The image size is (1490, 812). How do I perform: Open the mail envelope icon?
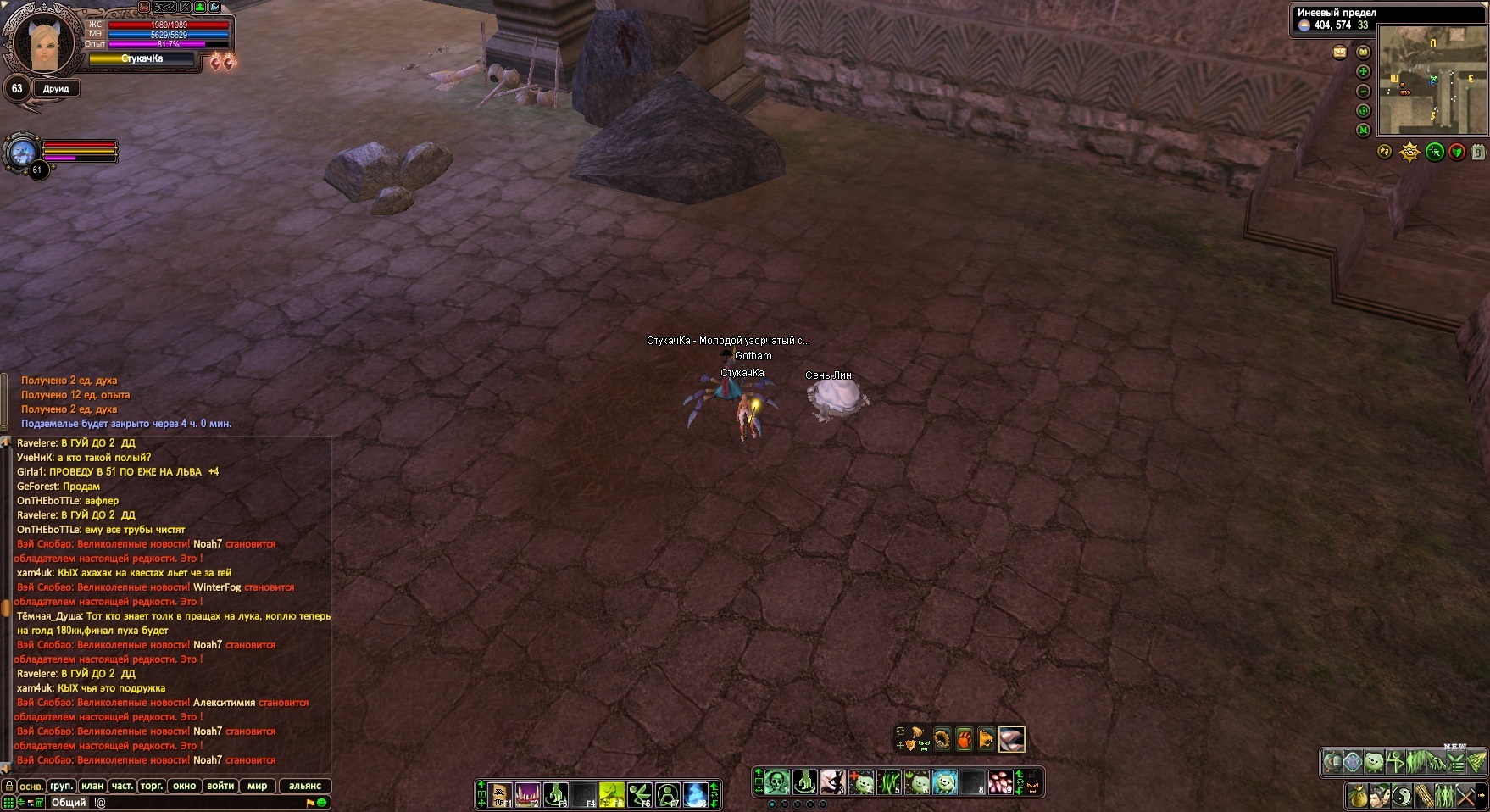coord(1340,53)
